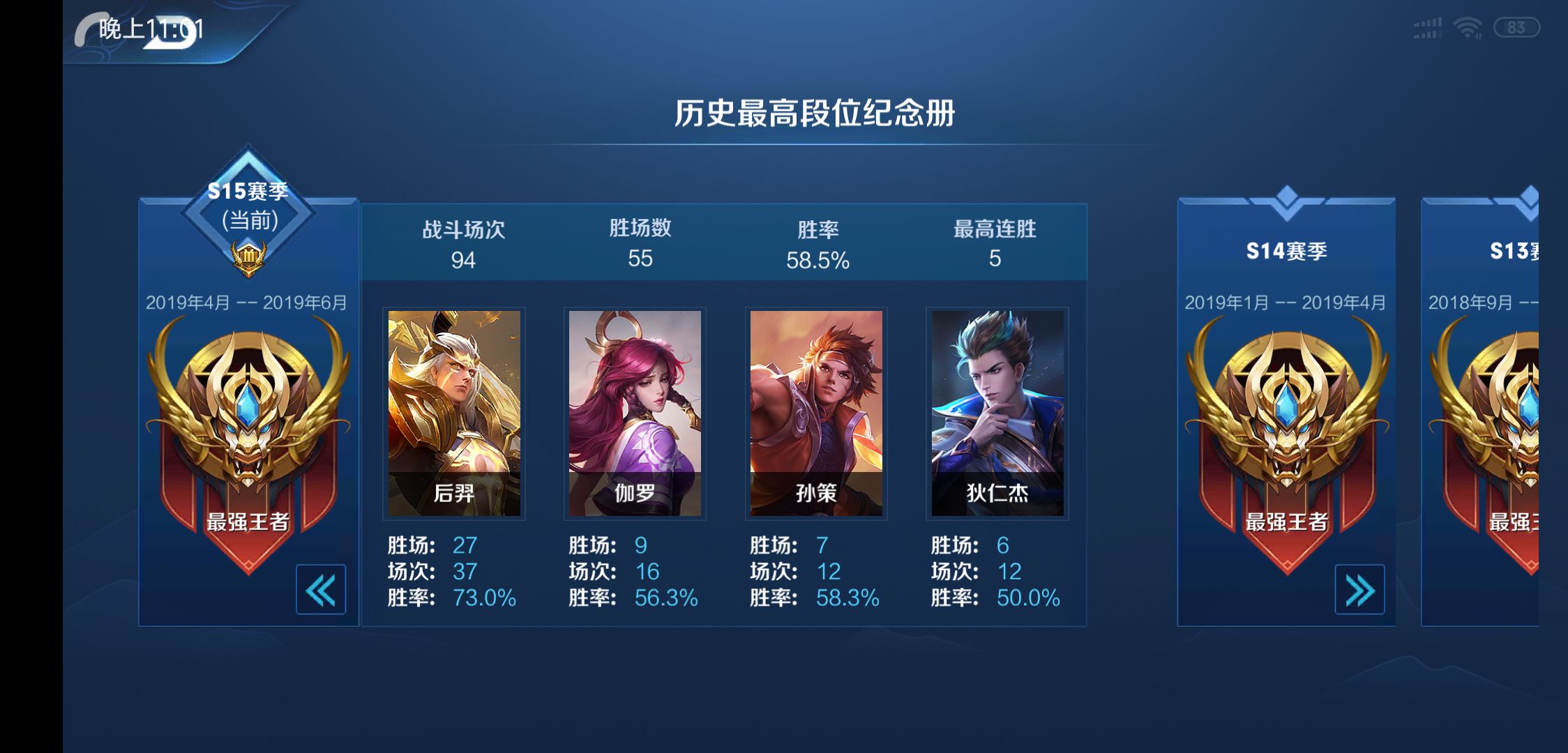Select the 后羿 hero card
The width and height of the screenshot is (1568, 753).
coord(454,413)
